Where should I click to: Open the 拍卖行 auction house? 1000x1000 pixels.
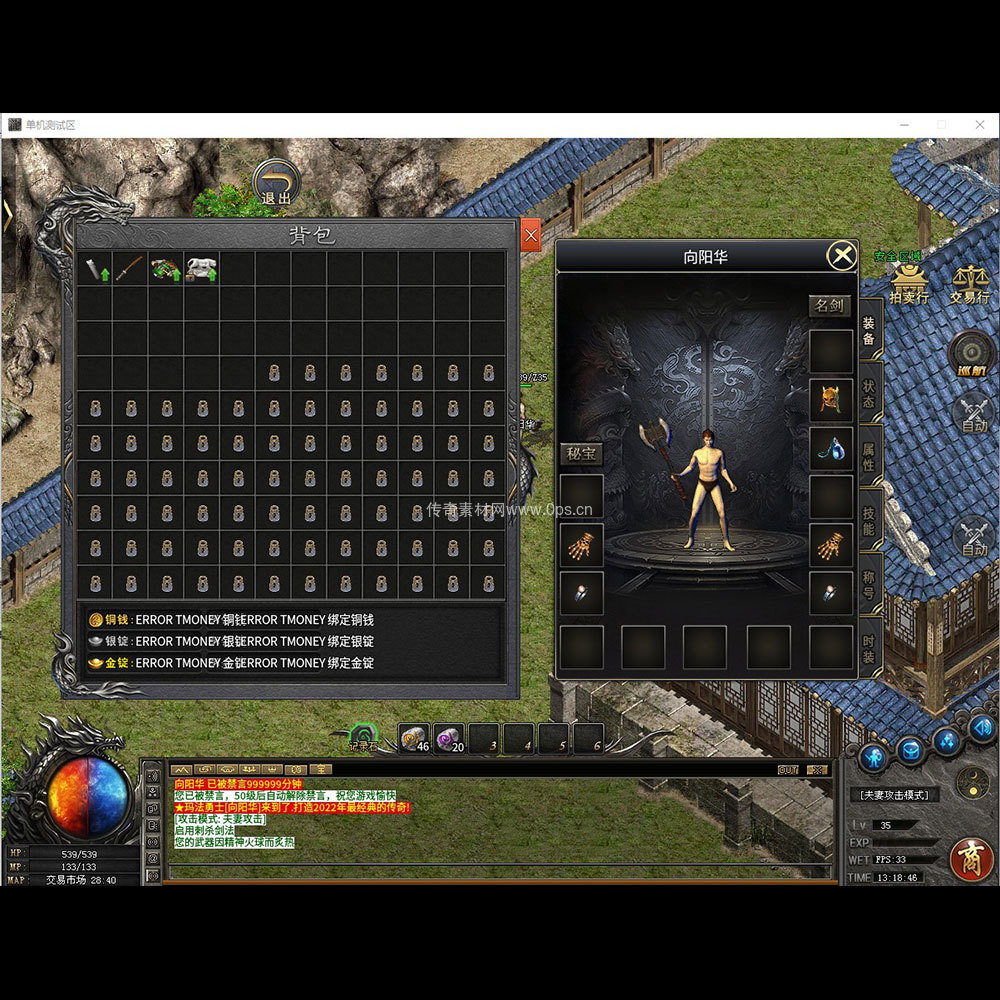tap(909, 283)
